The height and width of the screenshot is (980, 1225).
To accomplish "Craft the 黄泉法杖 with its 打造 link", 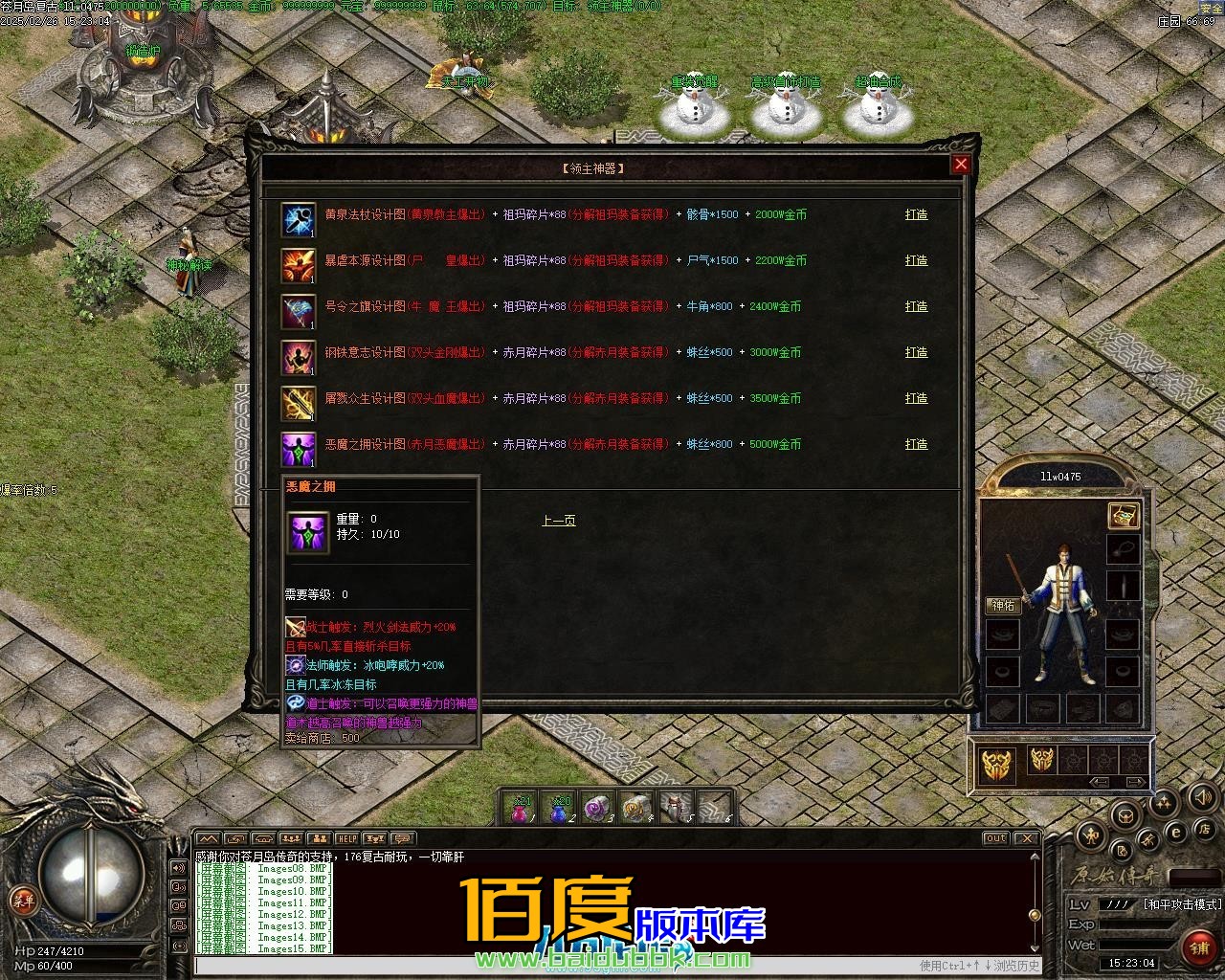I will click(916, 214).
